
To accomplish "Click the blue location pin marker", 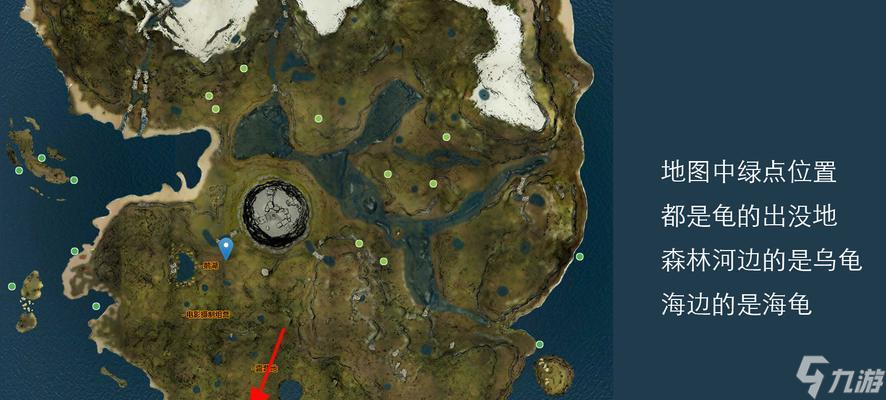I will (x=227, y=247).
